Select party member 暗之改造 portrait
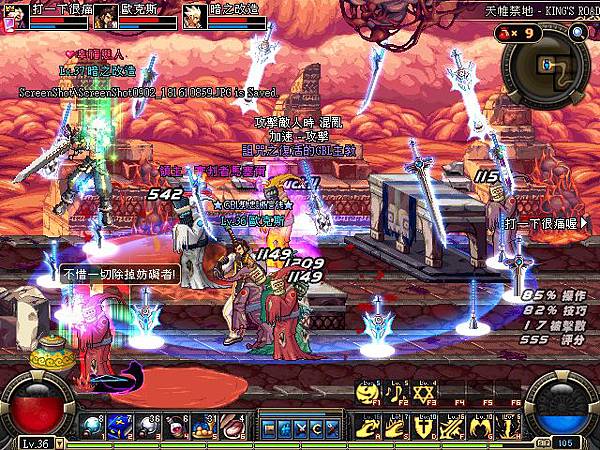This screenshot has width=600, height=450. [194, 14]
